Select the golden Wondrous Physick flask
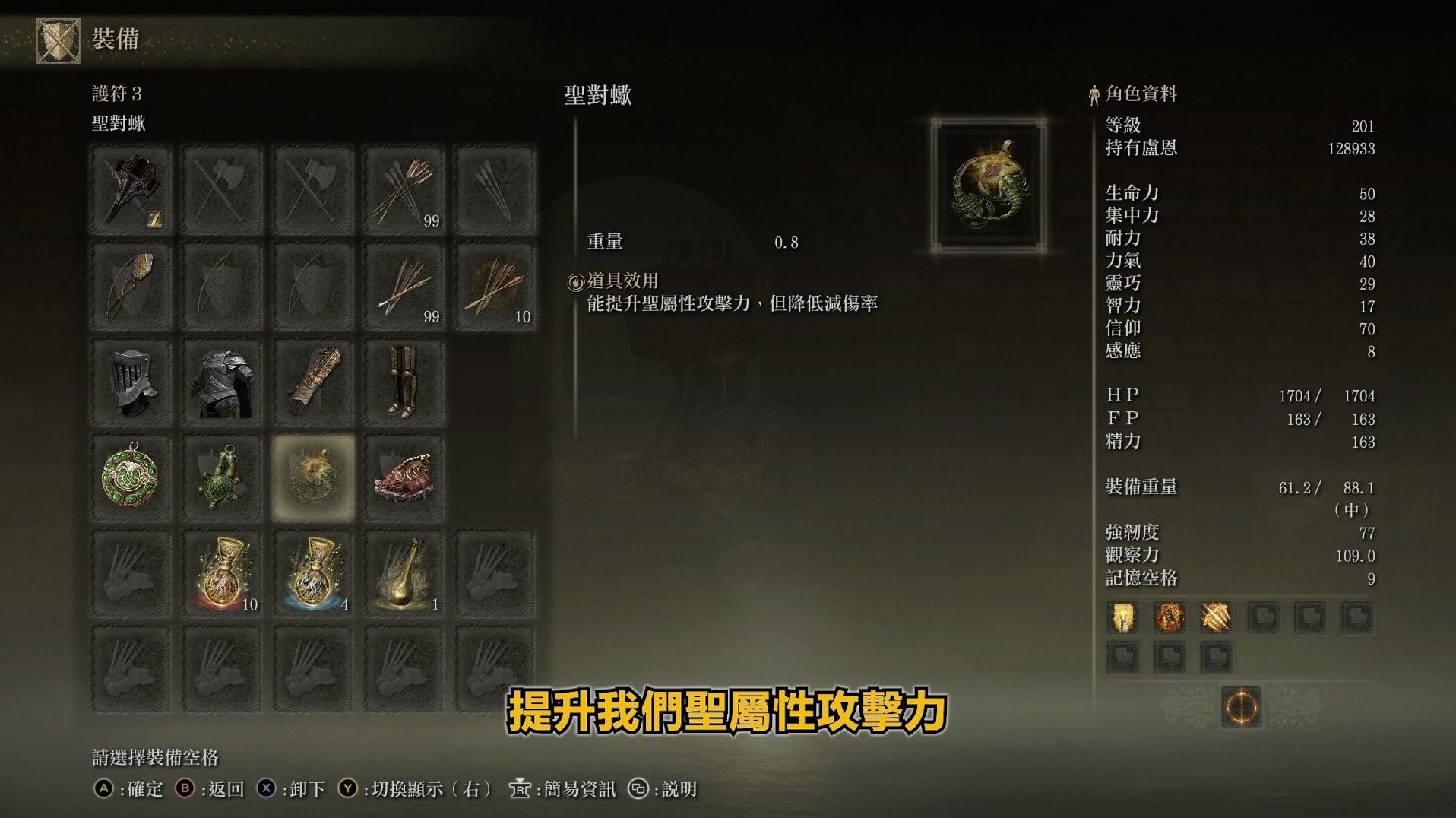 404,572
